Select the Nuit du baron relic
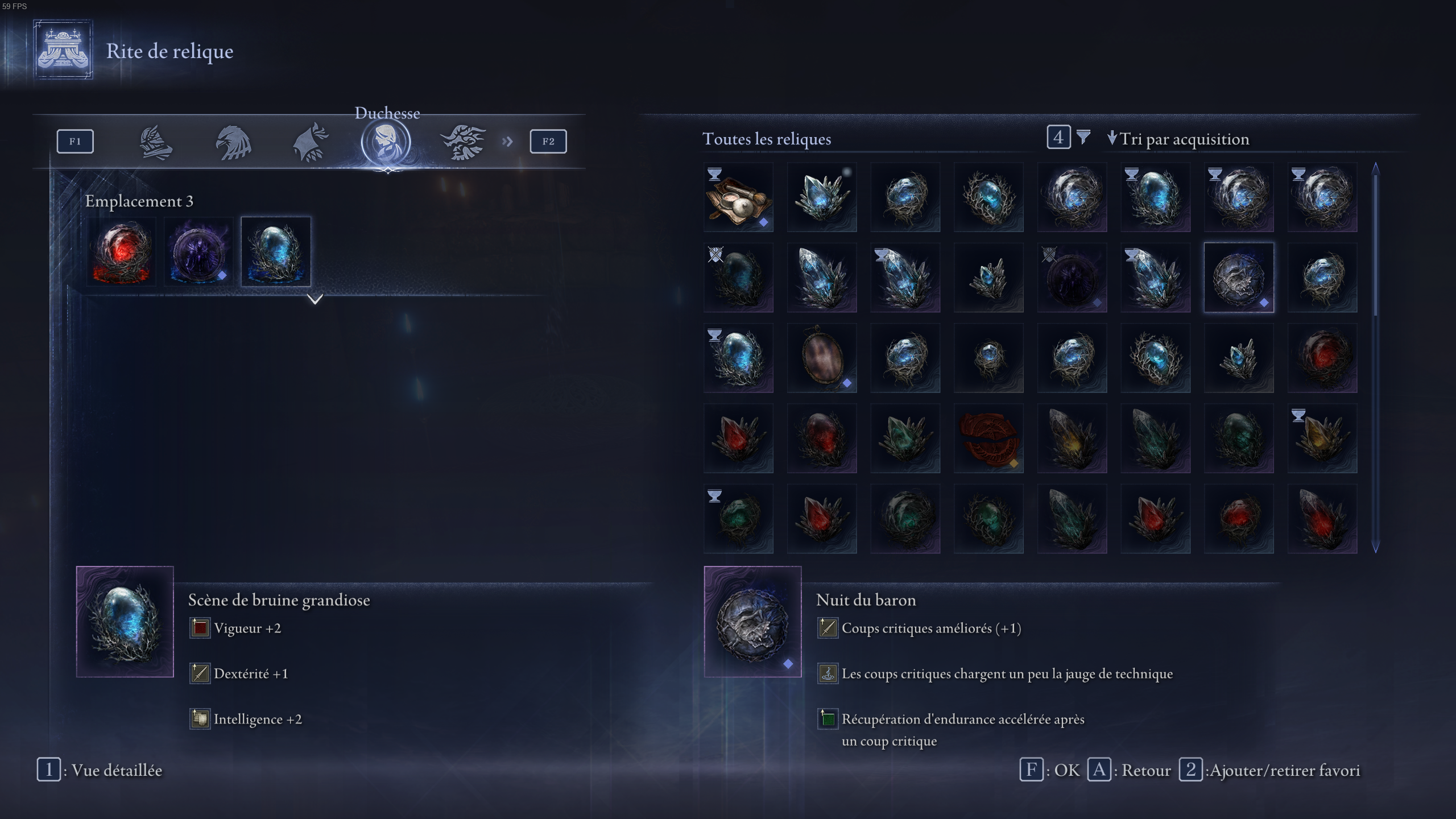 (1239, 277)
